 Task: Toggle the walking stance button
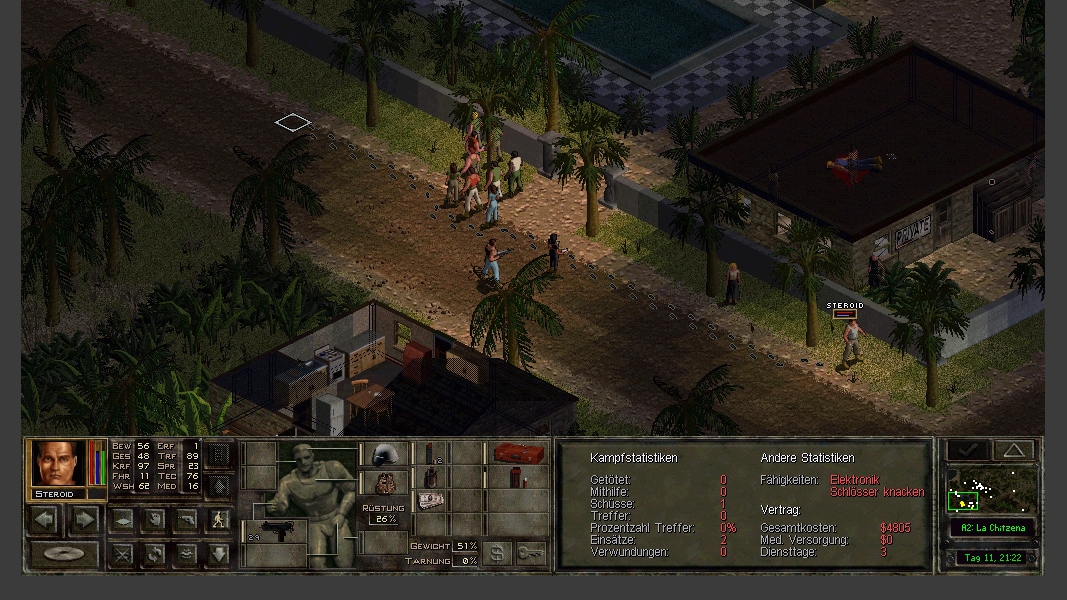pos(219,520)
